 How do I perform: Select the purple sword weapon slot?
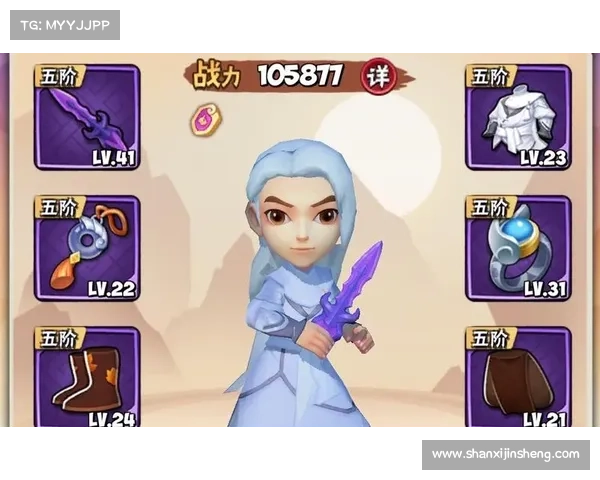87,118
